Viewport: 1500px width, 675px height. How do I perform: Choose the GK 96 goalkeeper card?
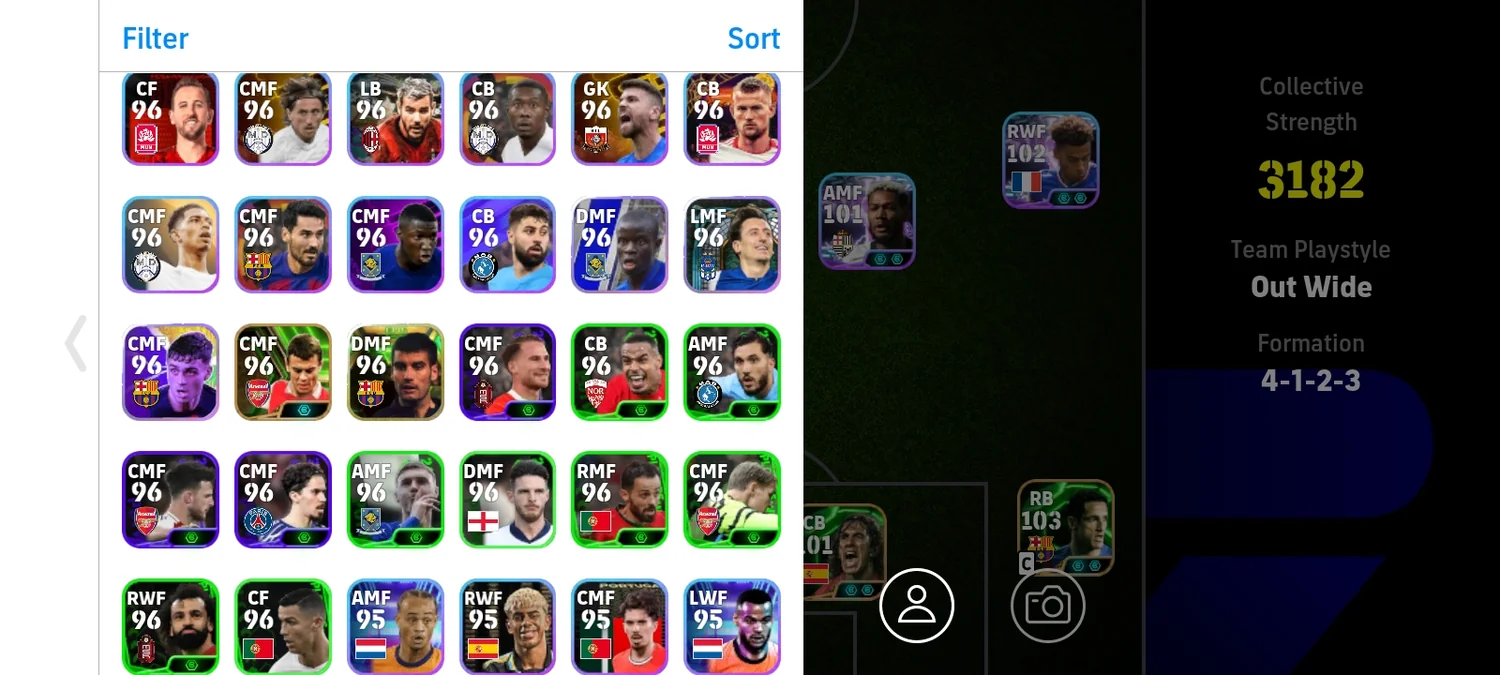[619, 117]
